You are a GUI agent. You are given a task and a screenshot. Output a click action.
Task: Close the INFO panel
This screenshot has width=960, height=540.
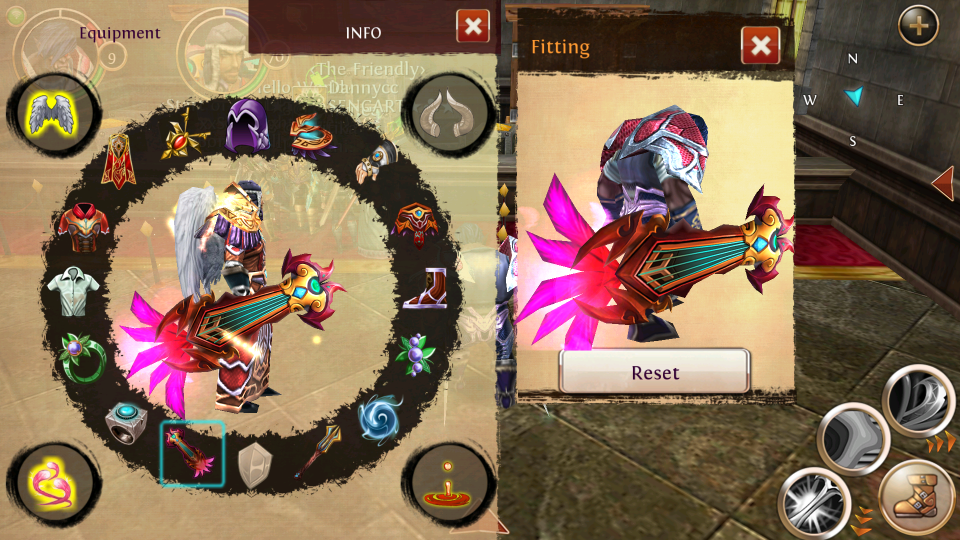coord(472,26)
